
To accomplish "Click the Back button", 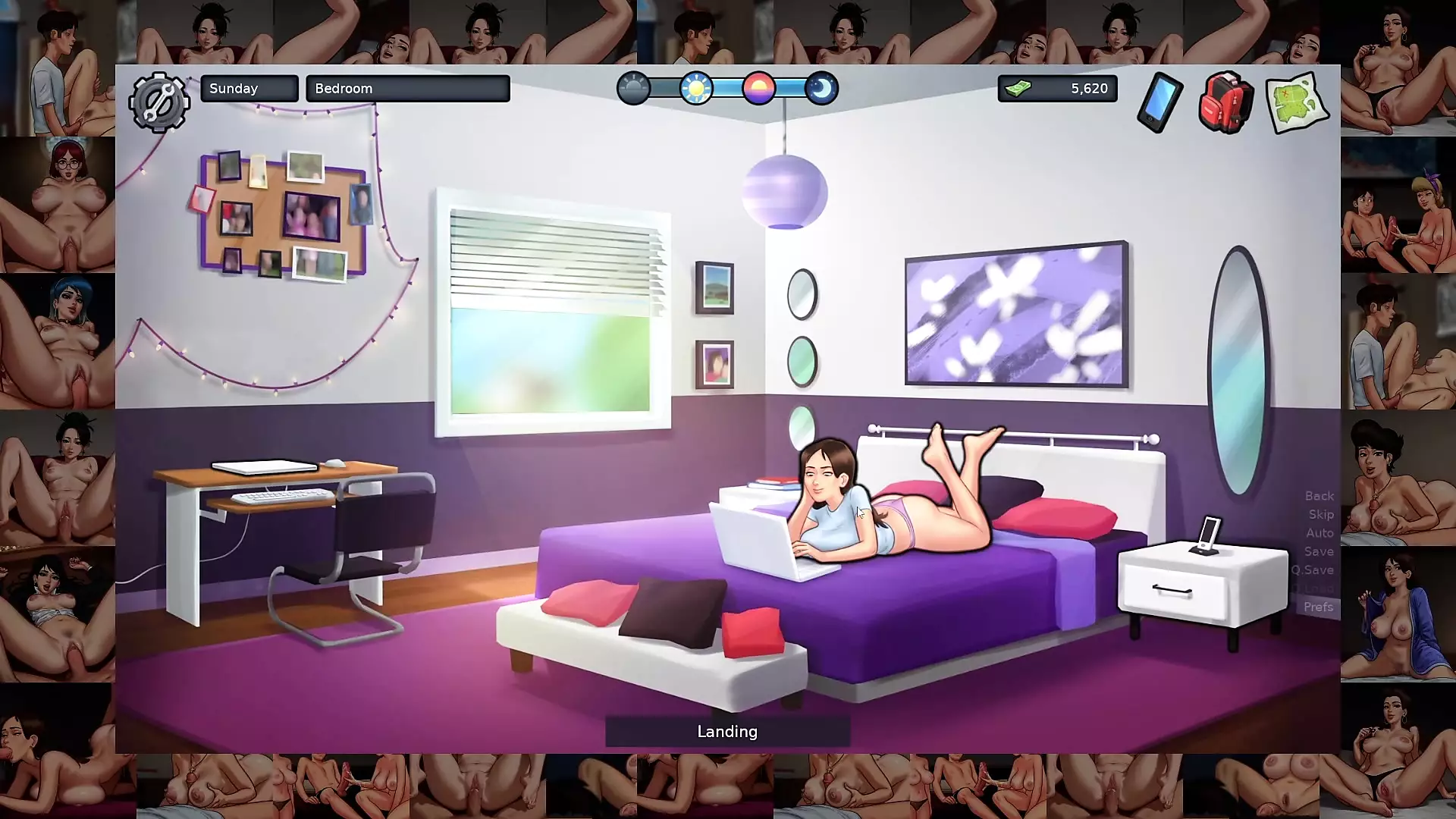I will click(1319, 495).
